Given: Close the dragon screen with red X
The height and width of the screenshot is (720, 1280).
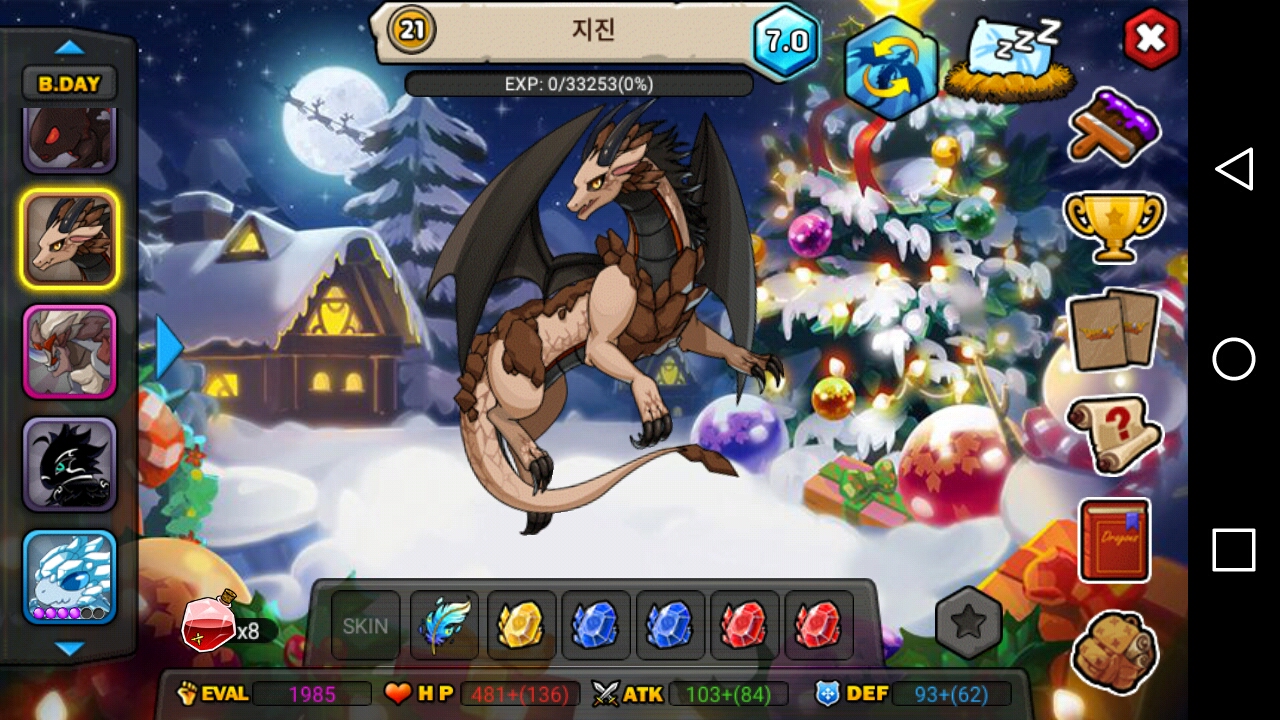Looking at the screenshot, I should (1151, 38).
